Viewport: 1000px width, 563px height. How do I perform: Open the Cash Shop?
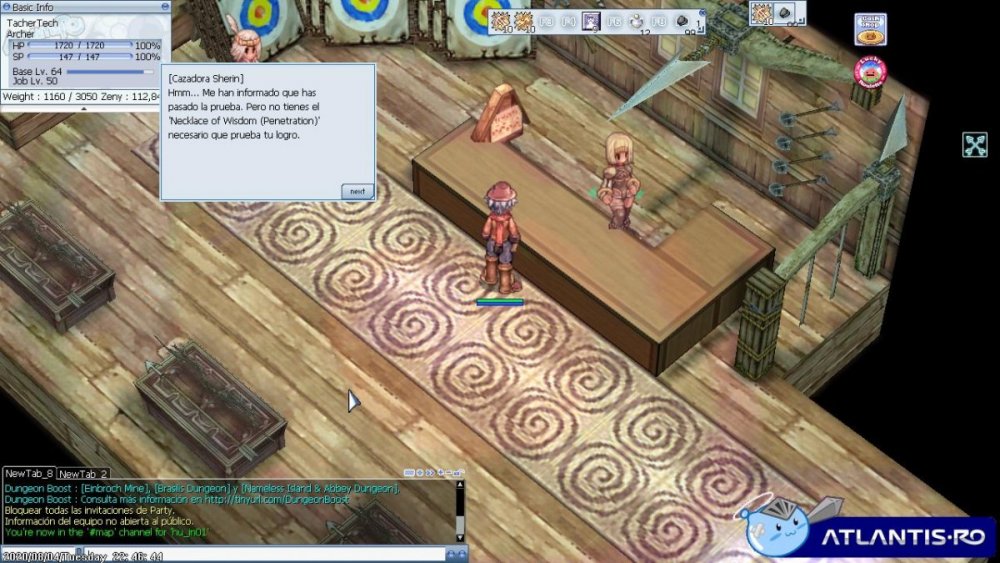870,29
